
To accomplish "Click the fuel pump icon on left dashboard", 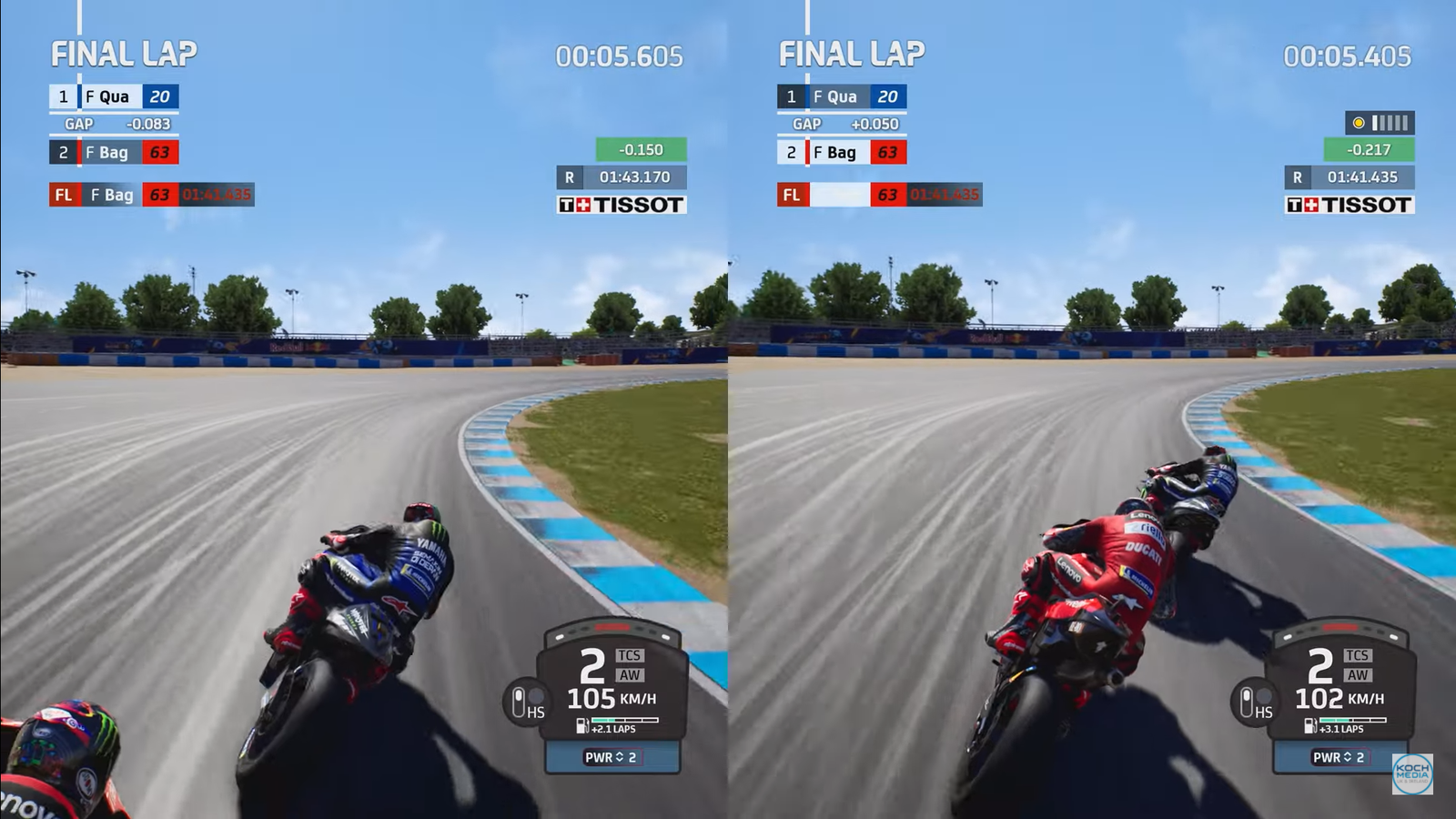I will [581, 725].
